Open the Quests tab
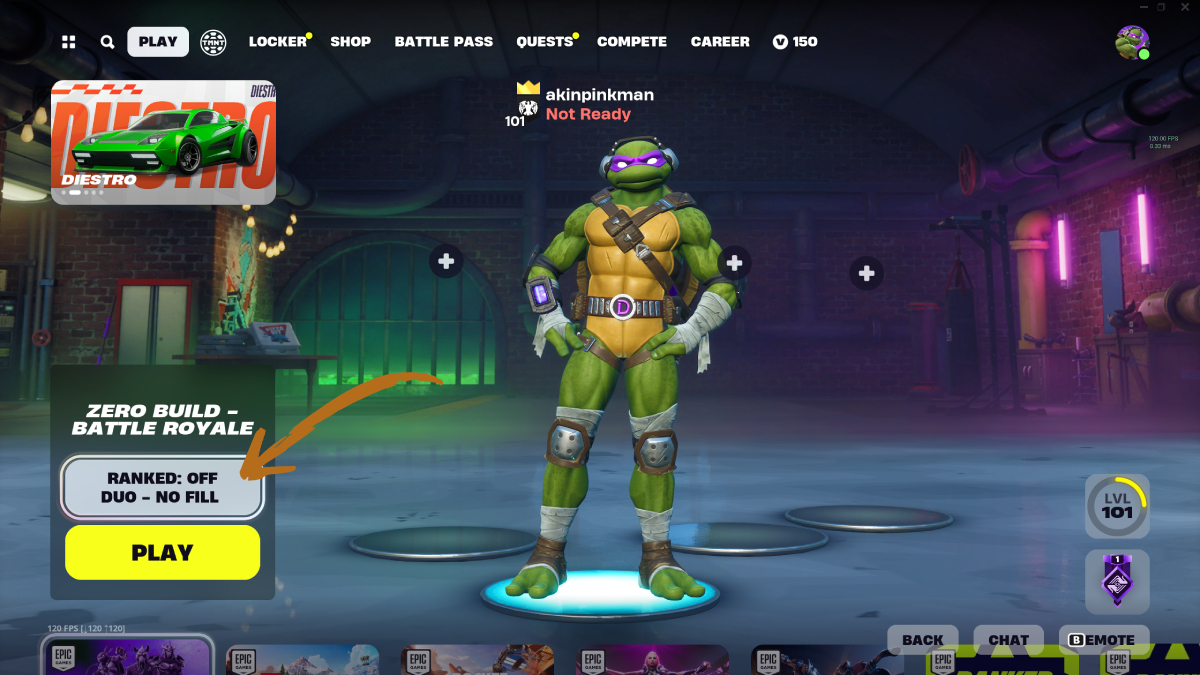This screenshot has width=1200, height=675. [x=545, y=42]
